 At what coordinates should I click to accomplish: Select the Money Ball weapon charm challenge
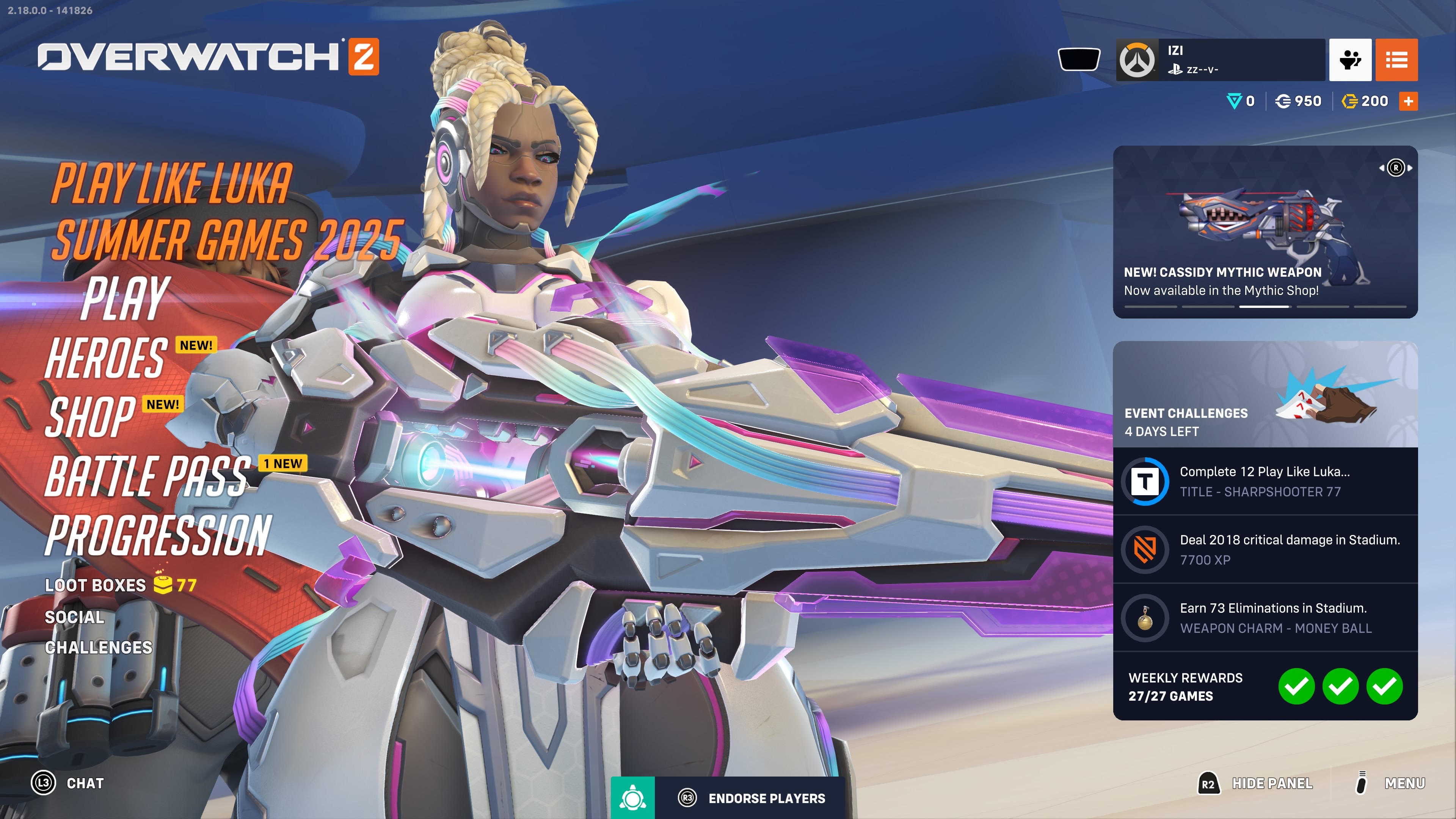coord(1265,618)
